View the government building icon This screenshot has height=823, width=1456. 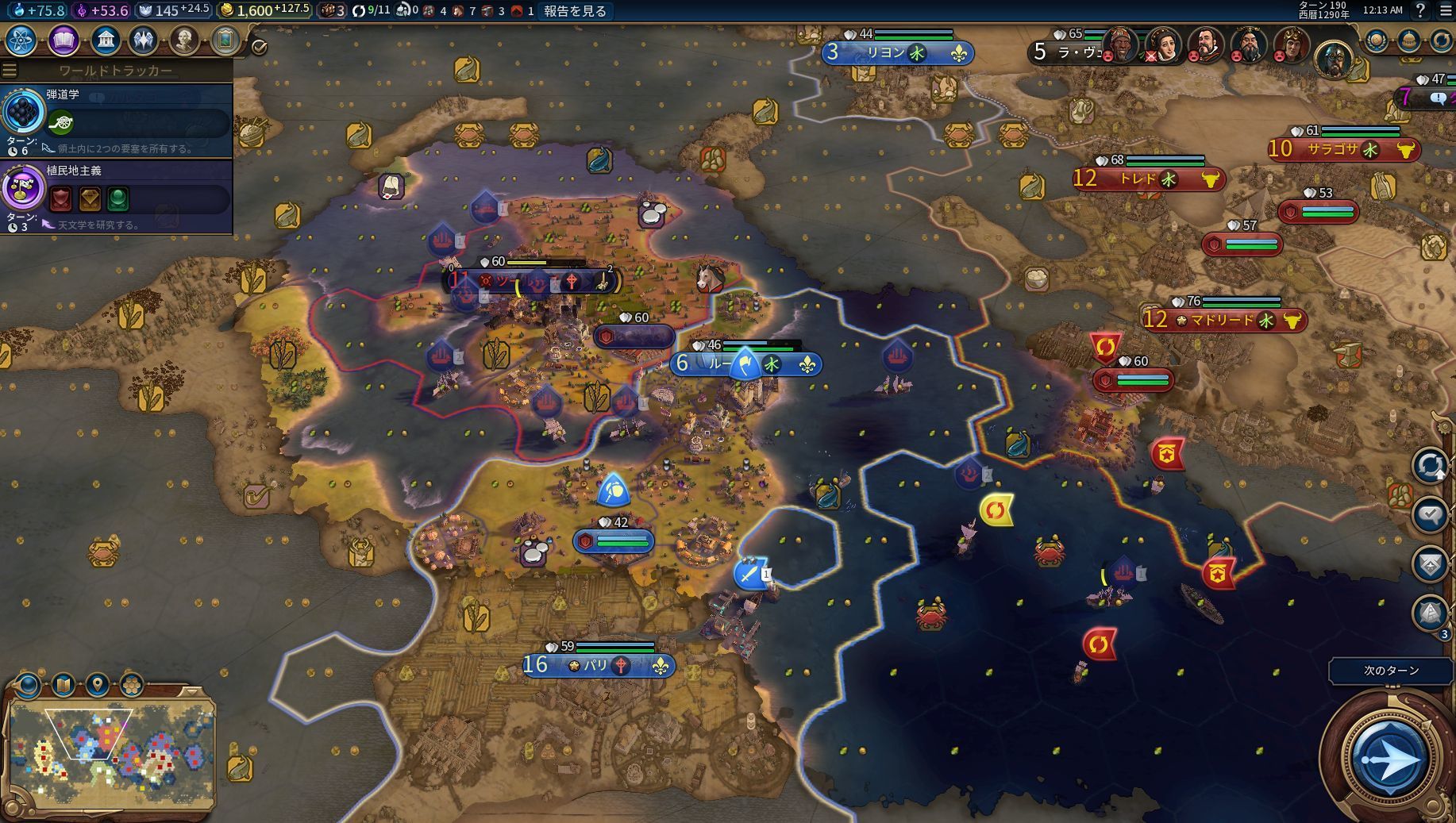105,40
